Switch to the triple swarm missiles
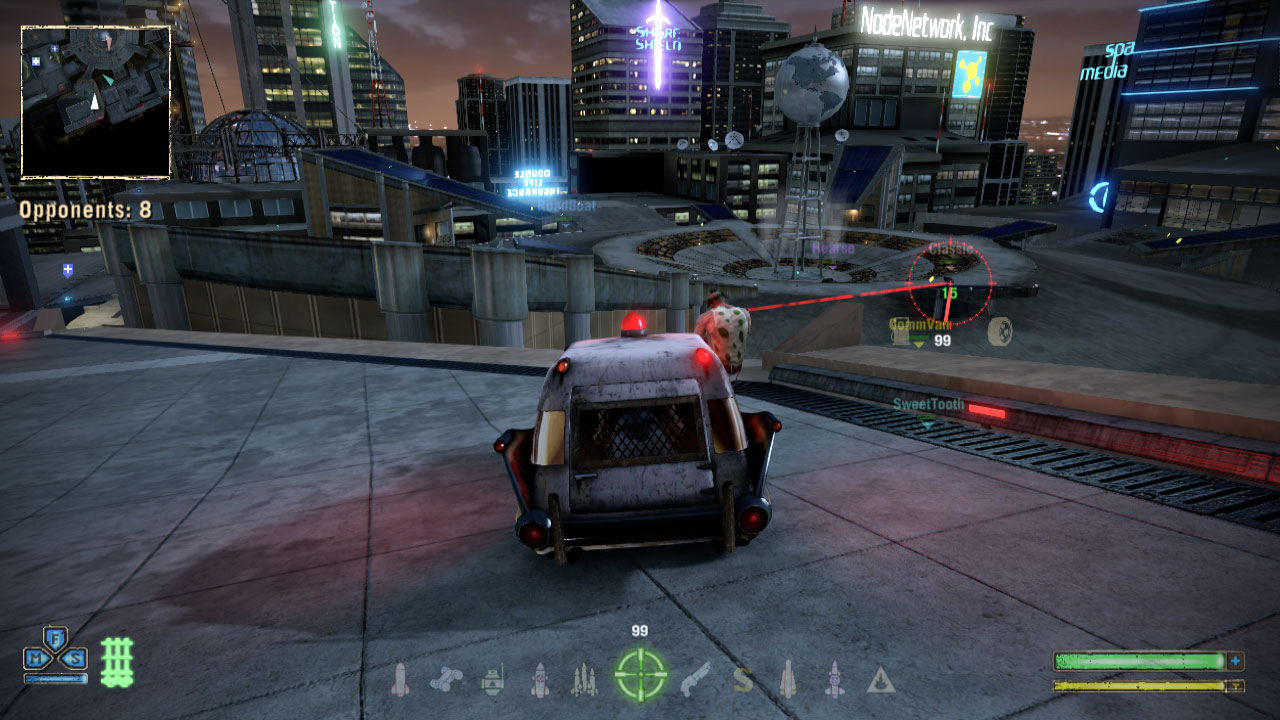 coord(584,680)
